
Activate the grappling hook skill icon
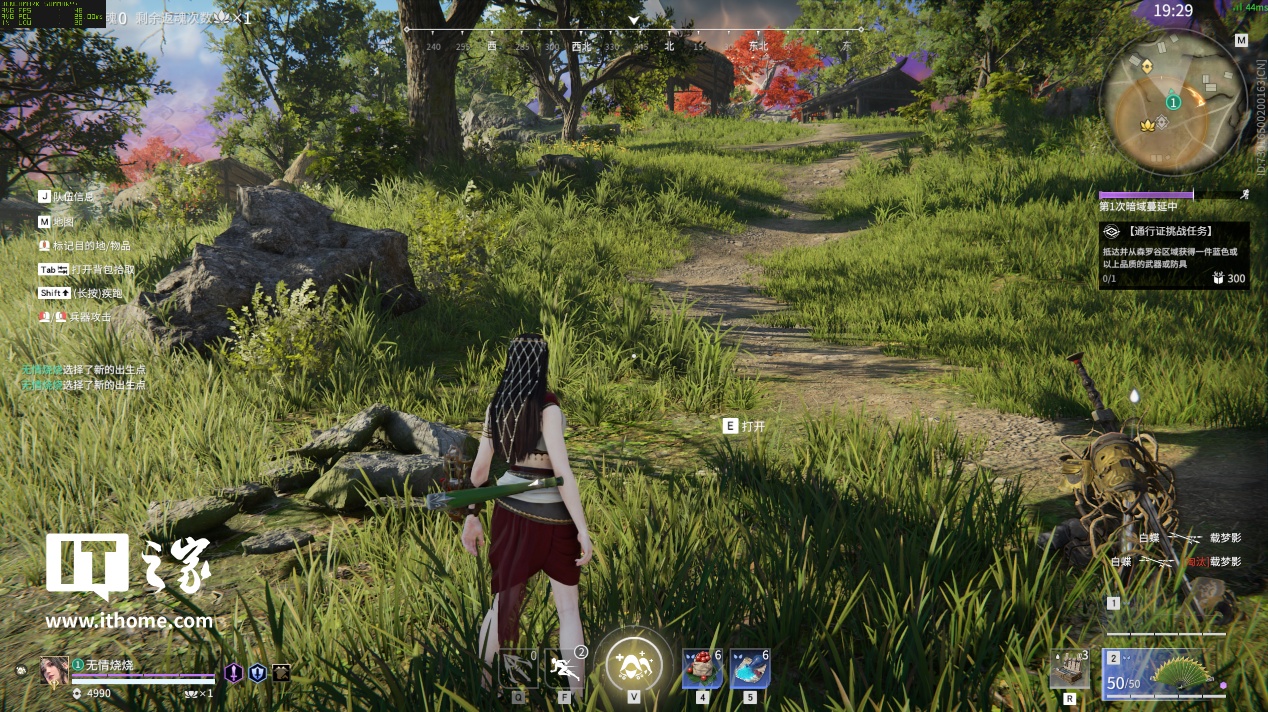[518, 669]
